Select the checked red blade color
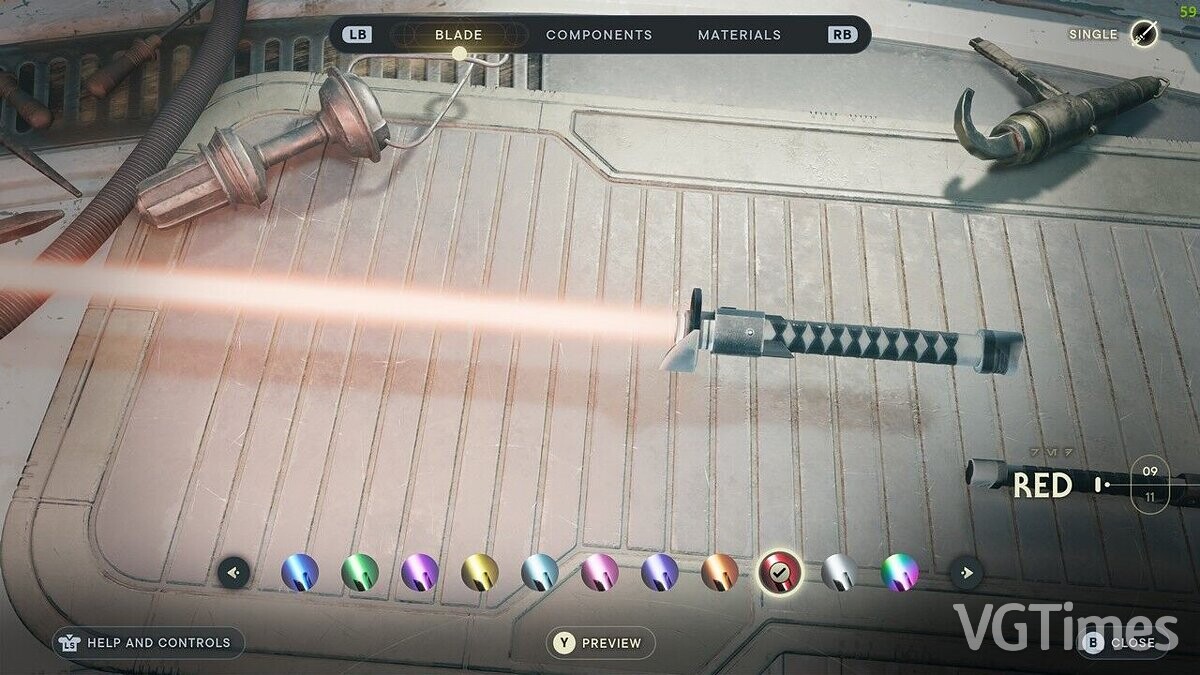Viewport: 1200px width, 675px height. coord(780,572)
